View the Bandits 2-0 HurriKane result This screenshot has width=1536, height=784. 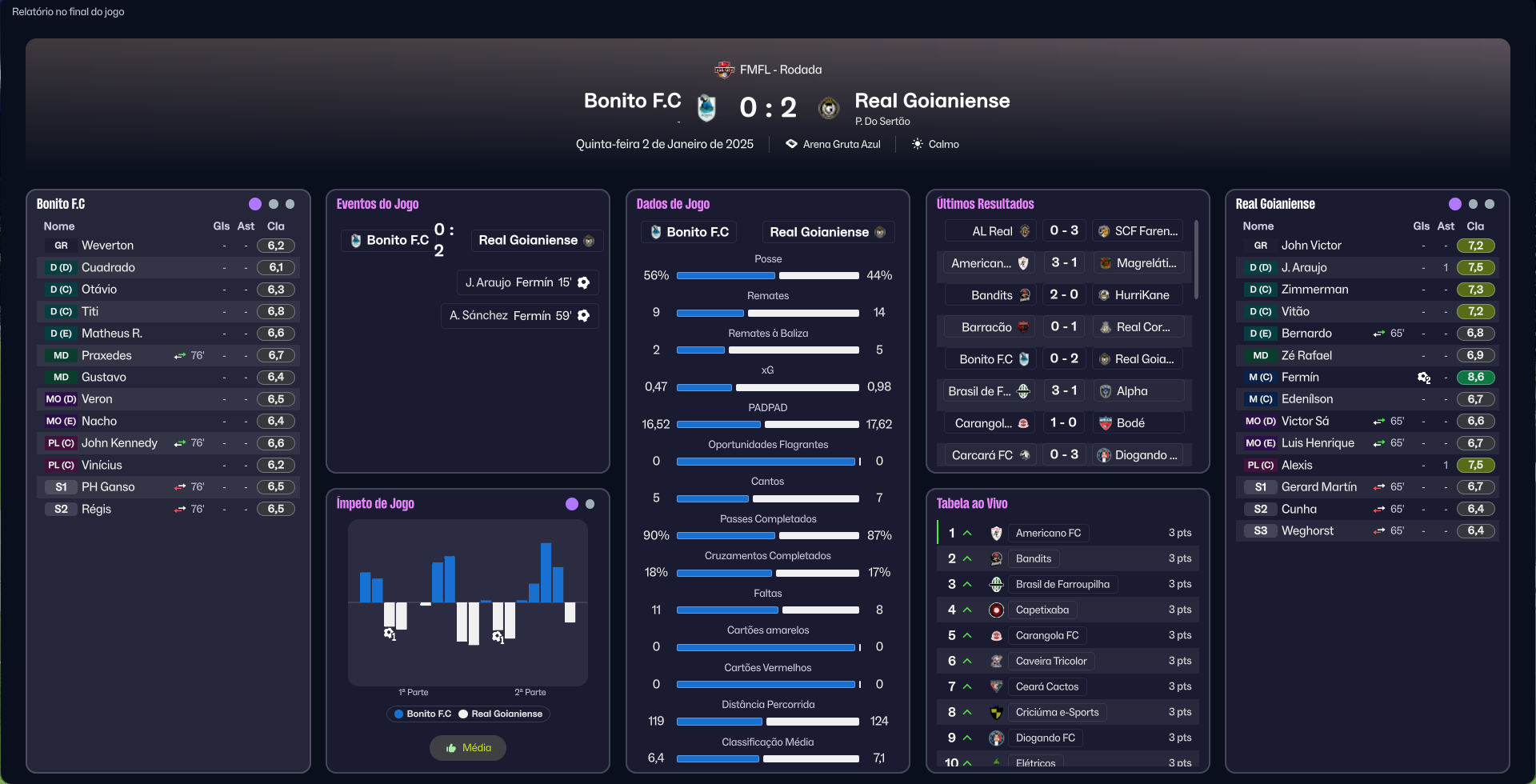(x=1063, y=295)
